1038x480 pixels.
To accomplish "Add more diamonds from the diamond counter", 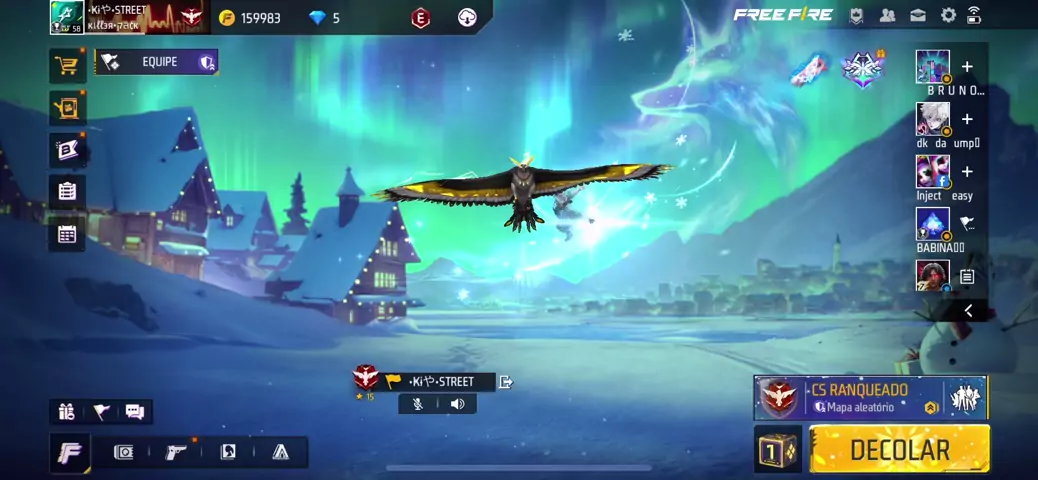I will point(324,18).
